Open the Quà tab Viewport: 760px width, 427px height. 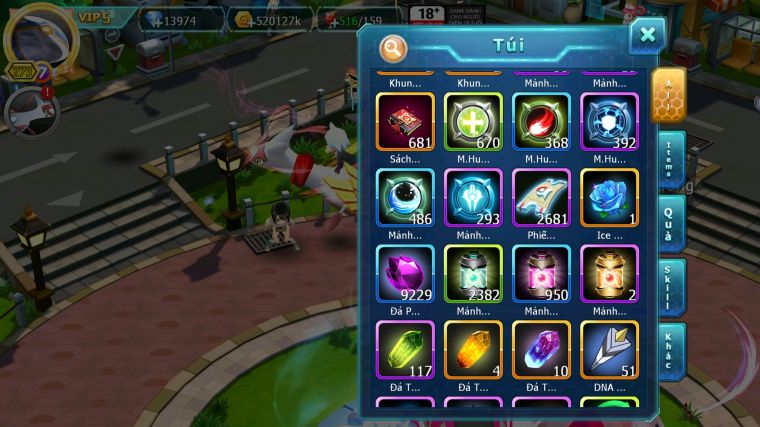(670, 222)
